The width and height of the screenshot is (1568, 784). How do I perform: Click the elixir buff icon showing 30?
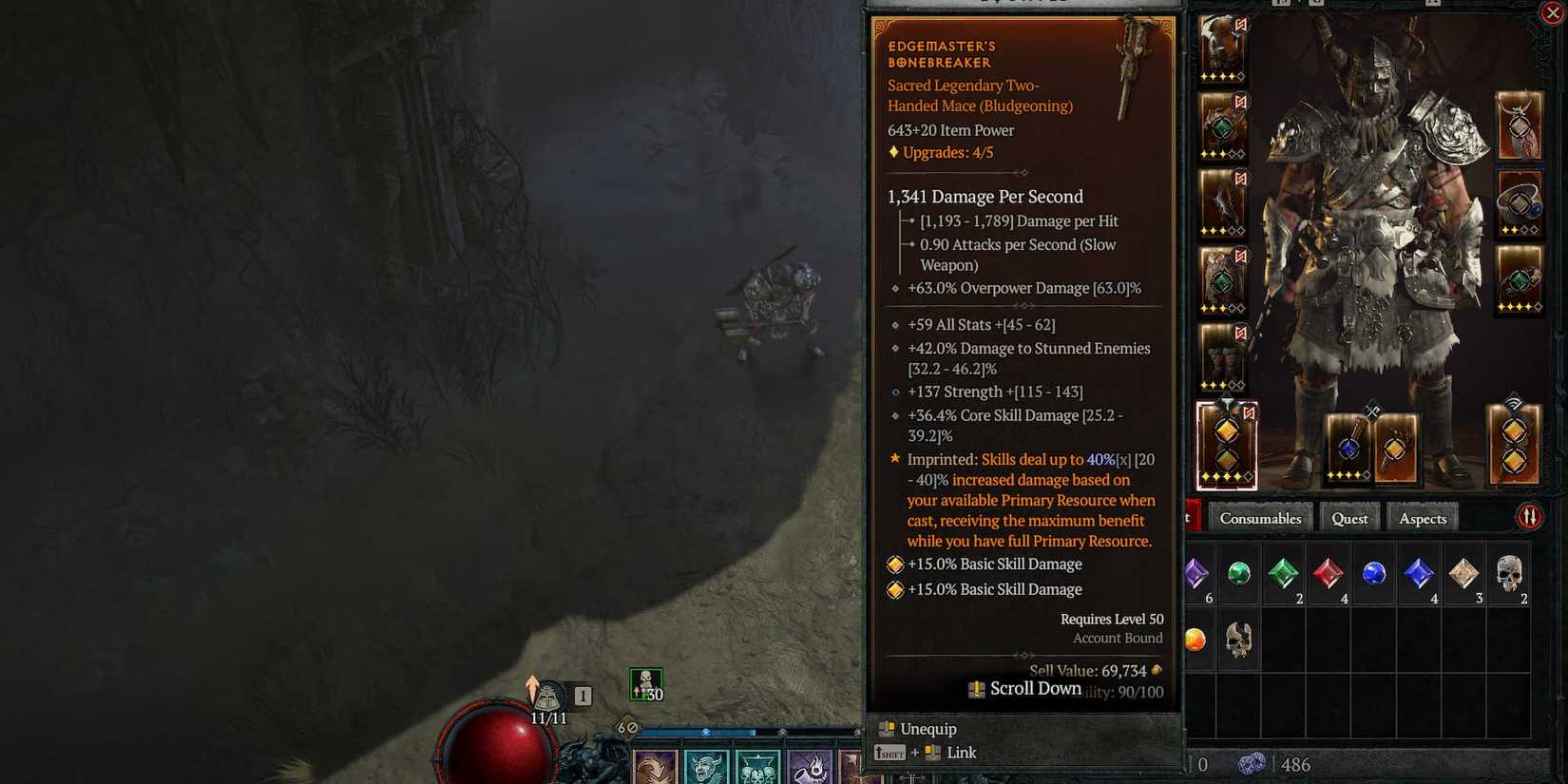646,682
